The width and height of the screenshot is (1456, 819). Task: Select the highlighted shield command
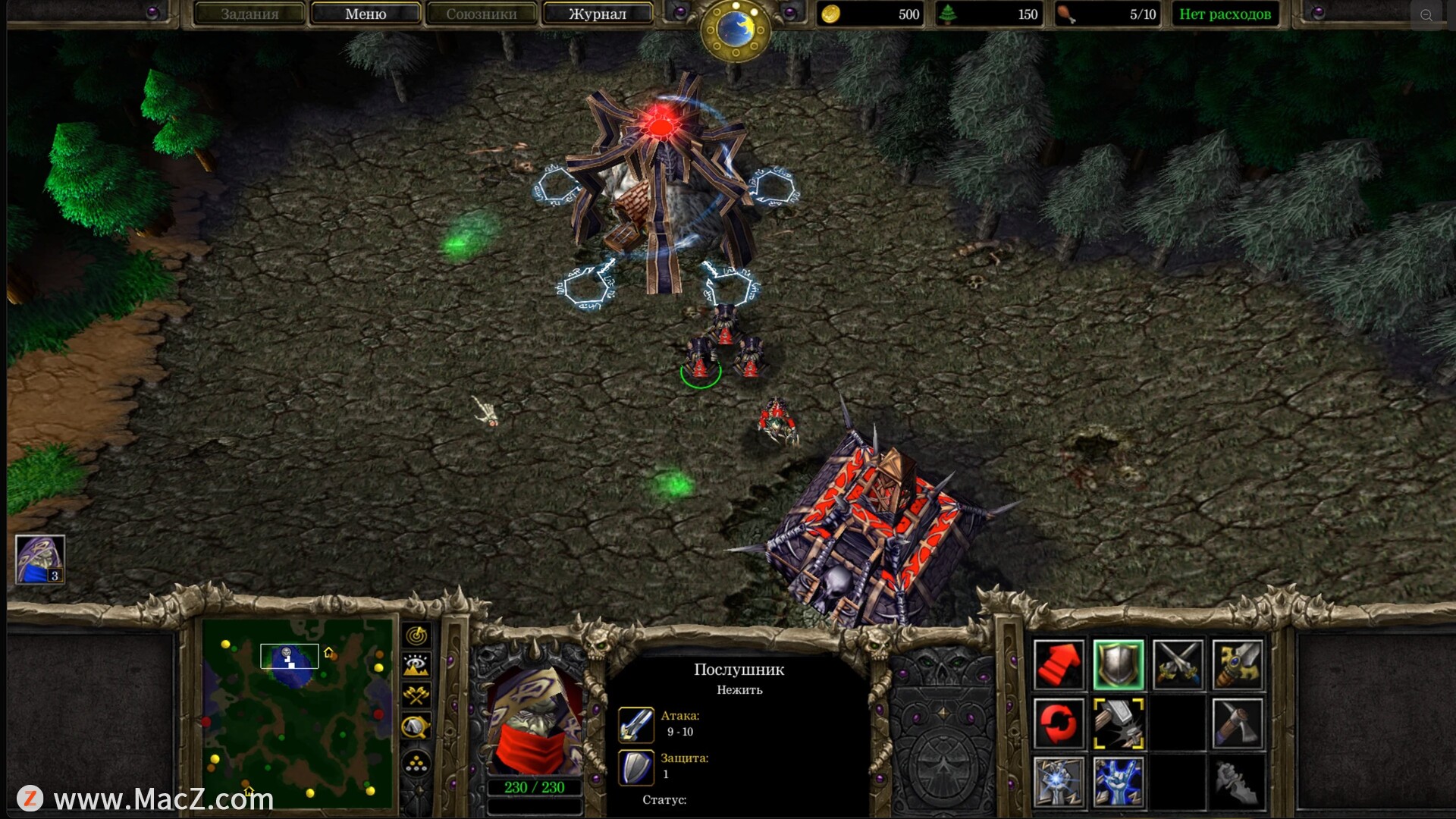pyautogui.click(x=1119, y=664)
